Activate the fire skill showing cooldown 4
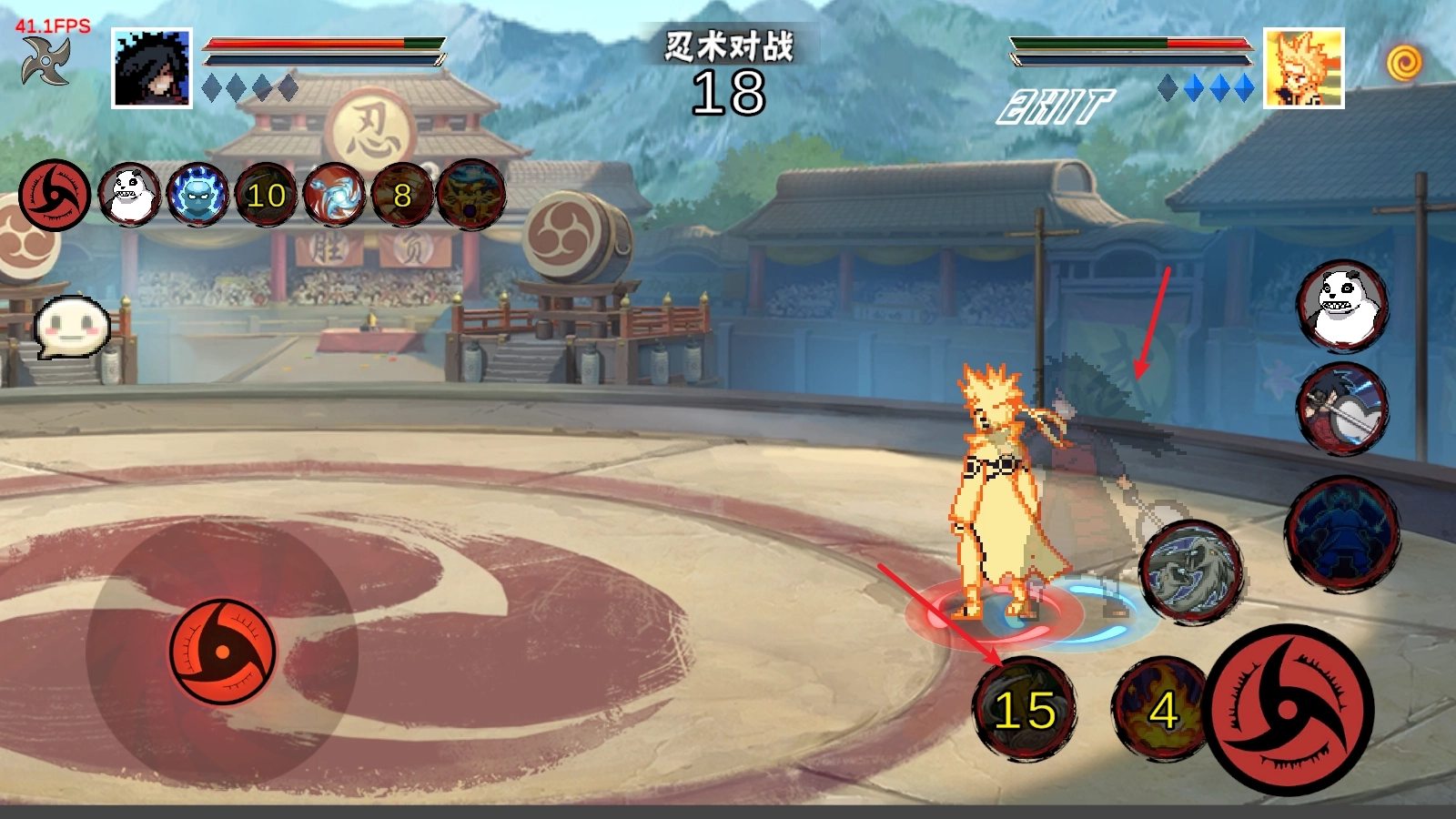 1158,709
